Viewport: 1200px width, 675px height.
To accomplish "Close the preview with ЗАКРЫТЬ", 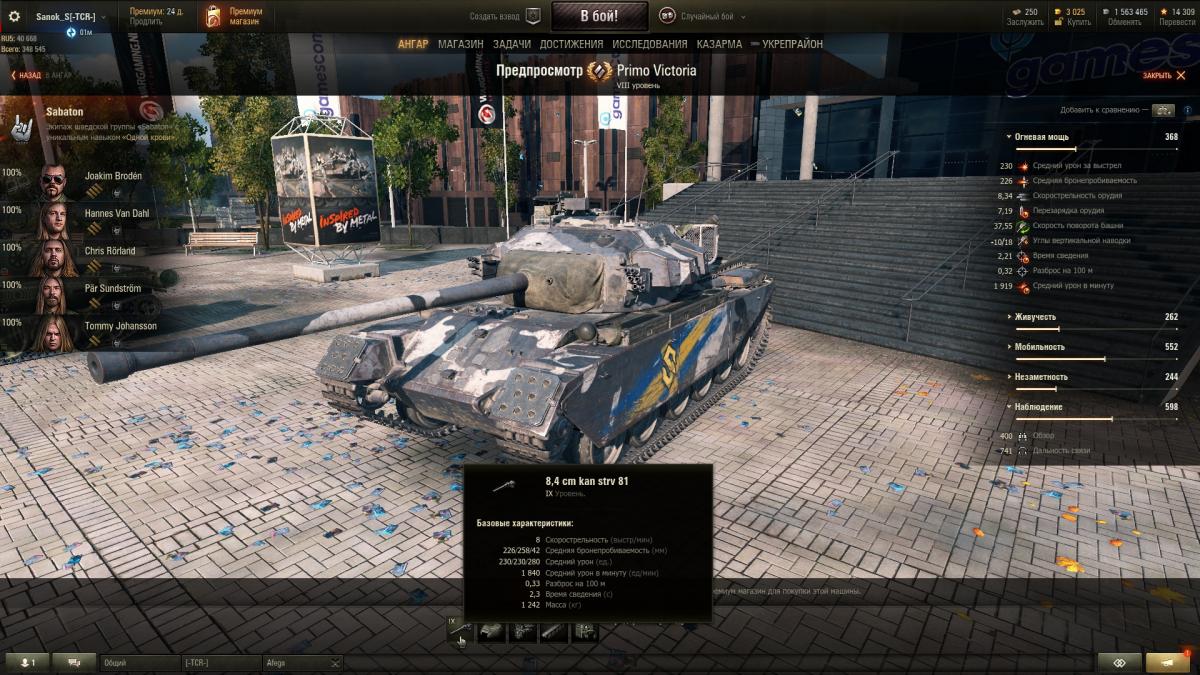I will [x=1161, y=75].
